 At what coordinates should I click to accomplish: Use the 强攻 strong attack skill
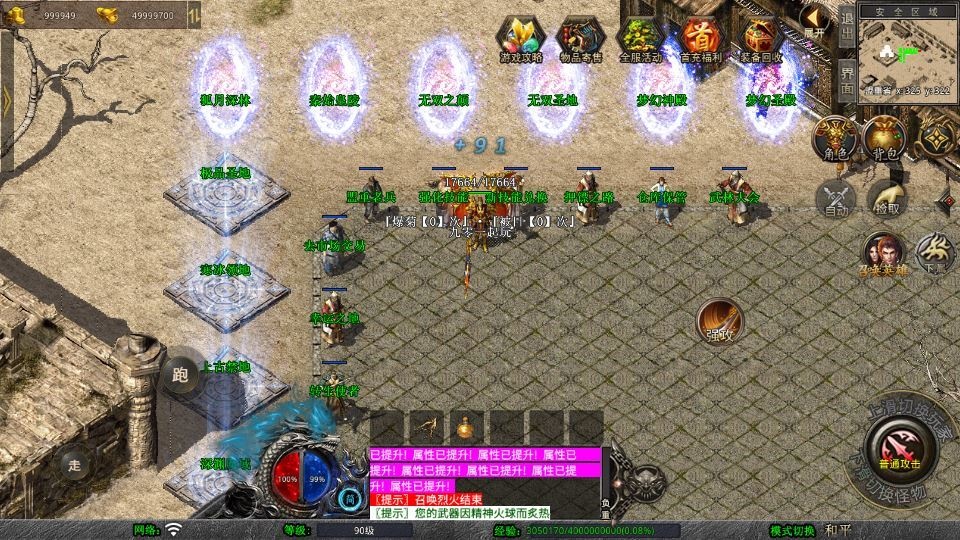720,321
